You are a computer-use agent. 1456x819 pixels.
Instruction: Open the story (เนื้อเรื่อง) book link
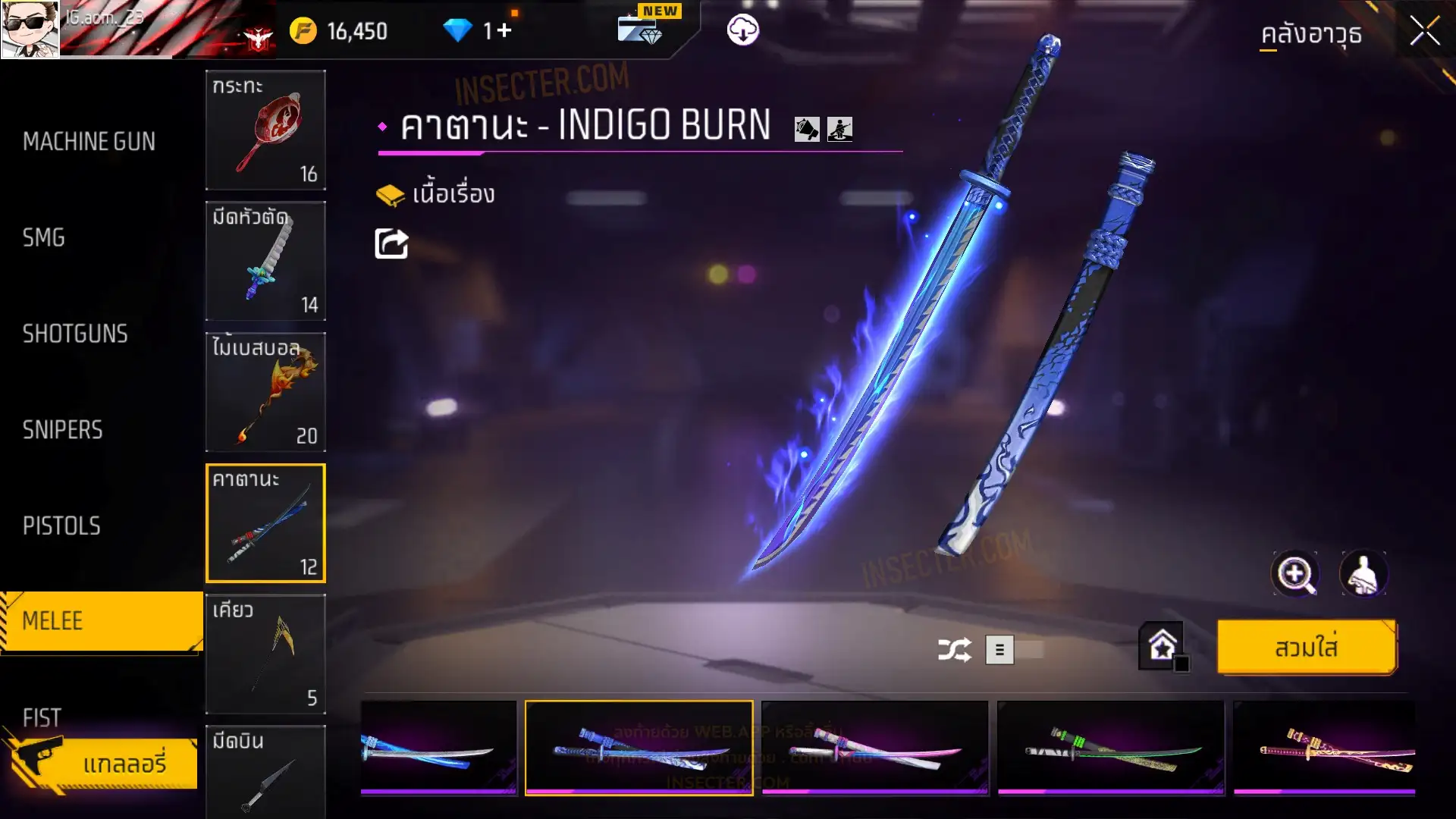pos(436,194)
